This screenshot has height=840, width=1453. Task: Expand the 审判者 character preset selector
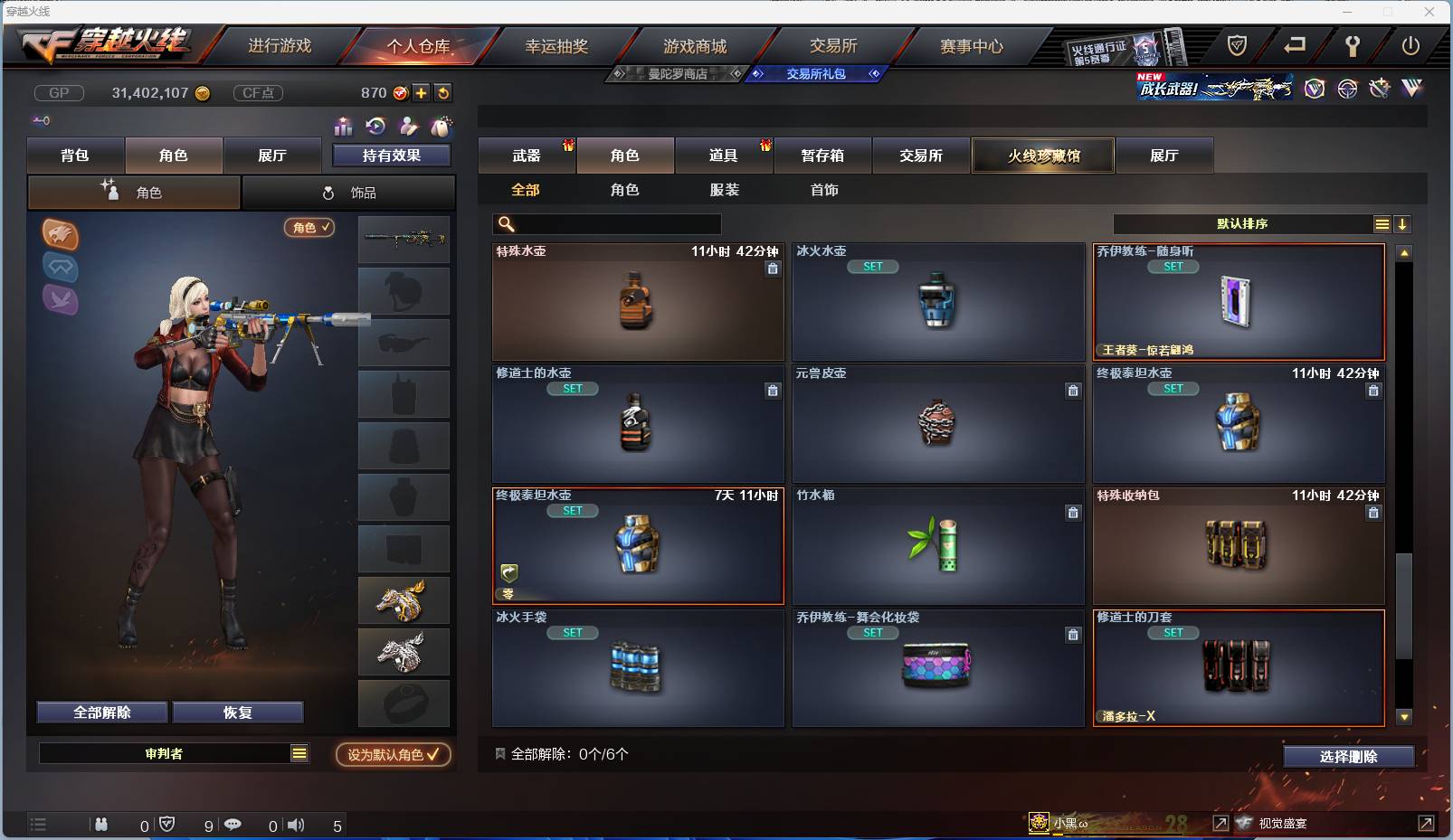pos(175,752)
